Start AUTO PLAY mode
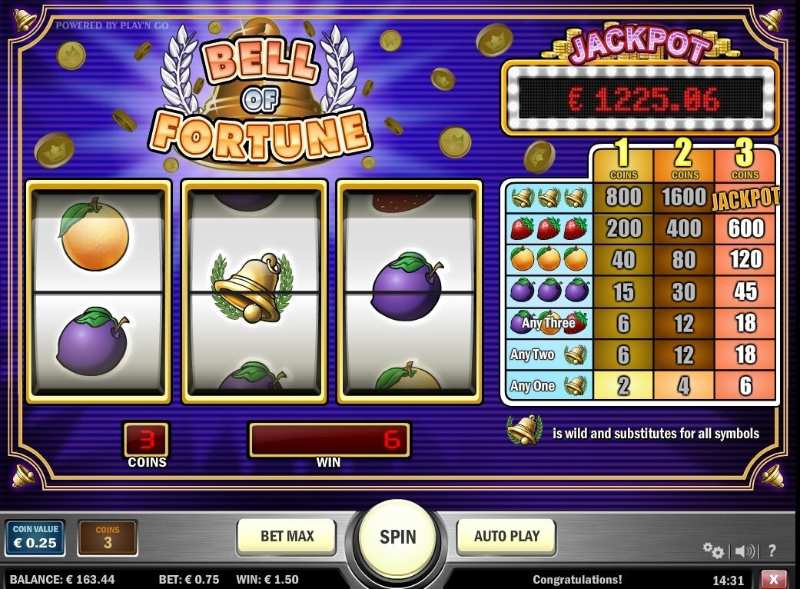 pyautogui.click(x=505, y=537)
